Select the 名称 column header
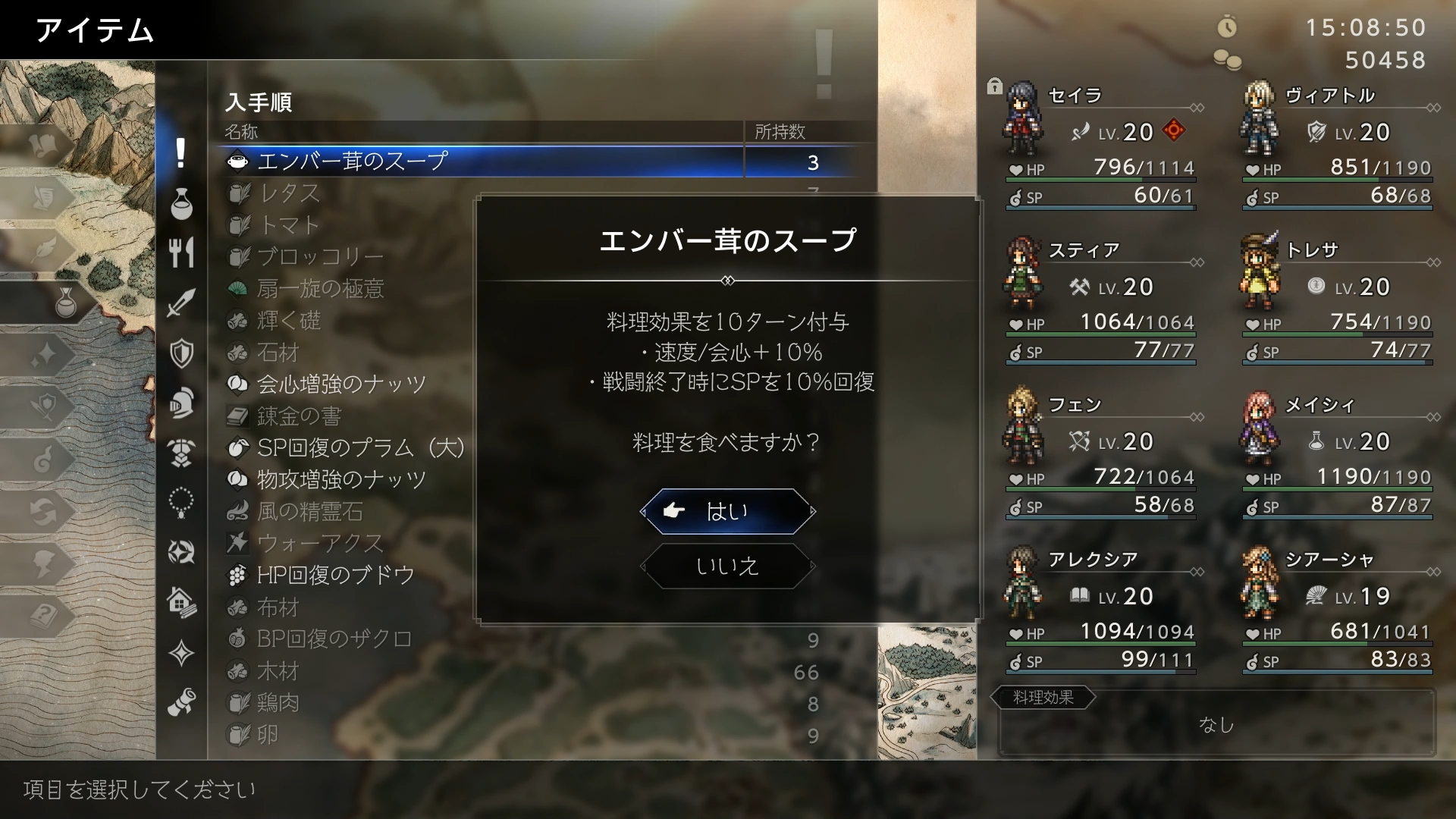The width and height of the screenshot is (1456, 819). 243,131
